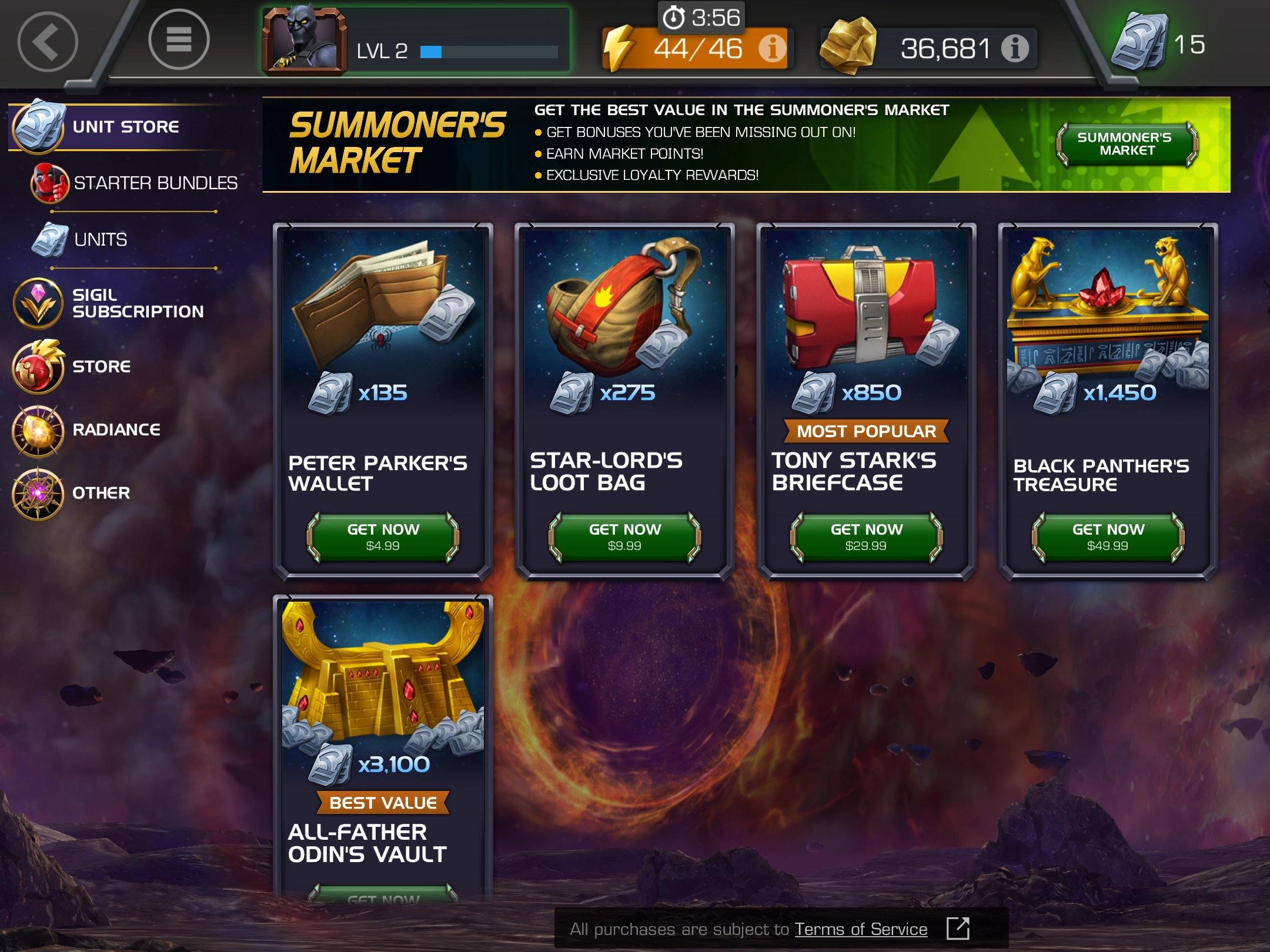Show energy info details
The width and height of the screenshot is (1270, 952).
772,49
